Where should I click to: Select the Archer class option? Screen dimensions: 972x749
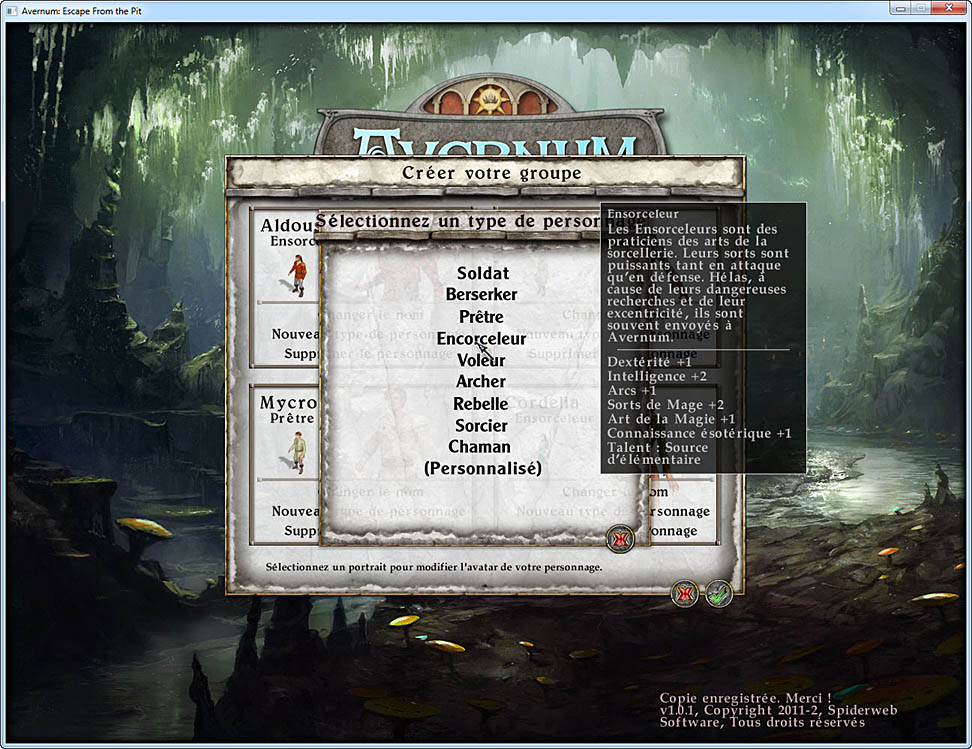coord(481,381)
